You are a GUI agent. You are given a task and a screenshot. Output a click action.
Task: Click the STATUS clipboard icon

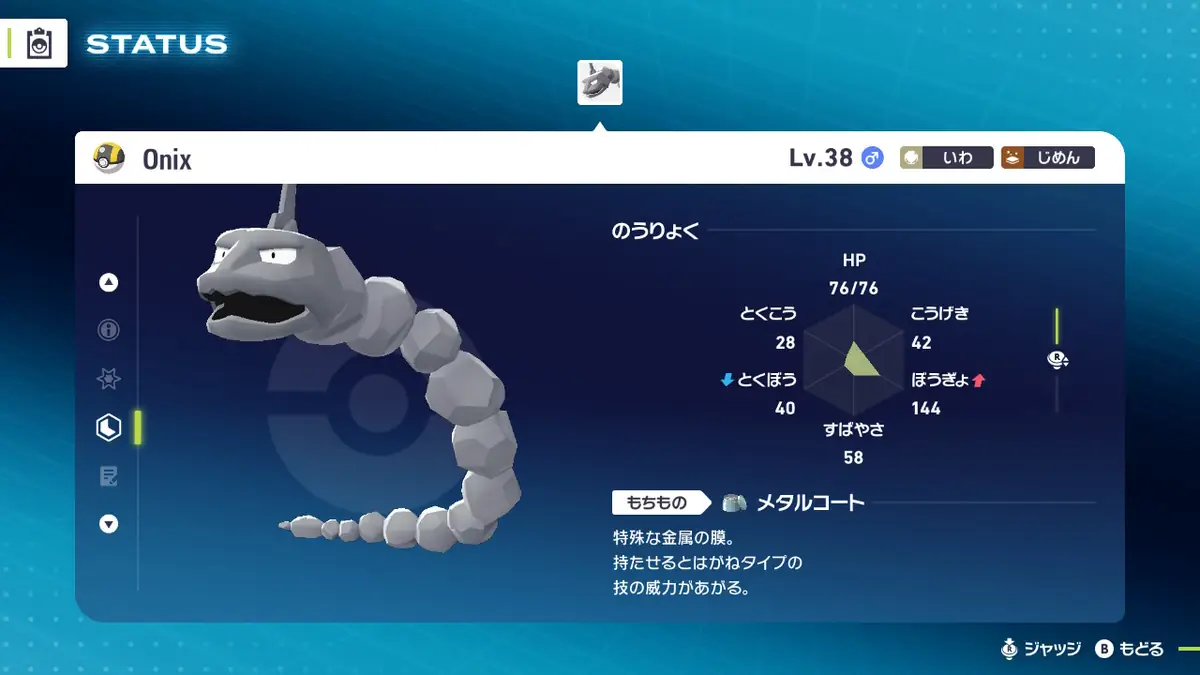coord(39,44)
